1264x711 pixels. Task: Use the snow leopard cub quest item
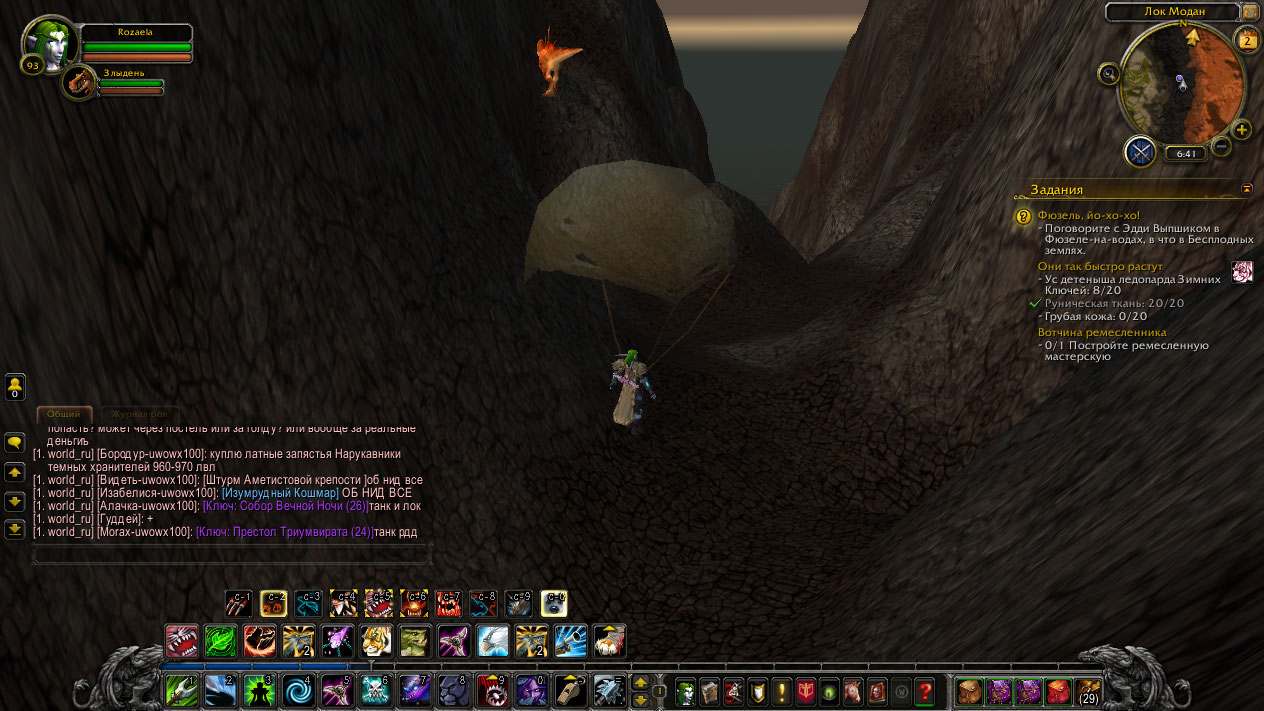pyautogui.click(x=1242, y=272)
